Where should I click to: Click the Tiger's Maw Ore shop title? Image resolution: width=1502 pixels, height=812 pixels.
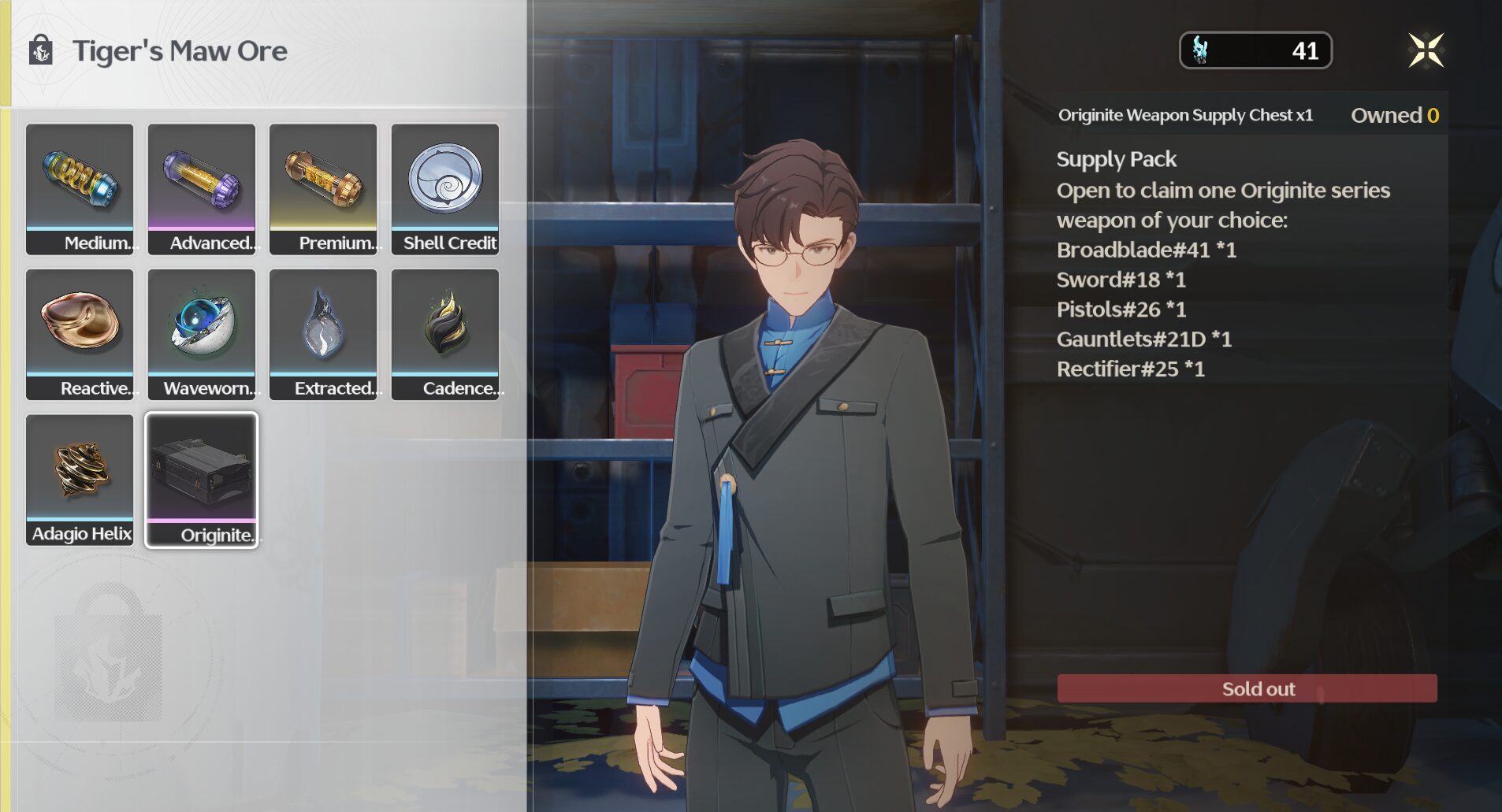pyautogui.click(x=180, y=50)
